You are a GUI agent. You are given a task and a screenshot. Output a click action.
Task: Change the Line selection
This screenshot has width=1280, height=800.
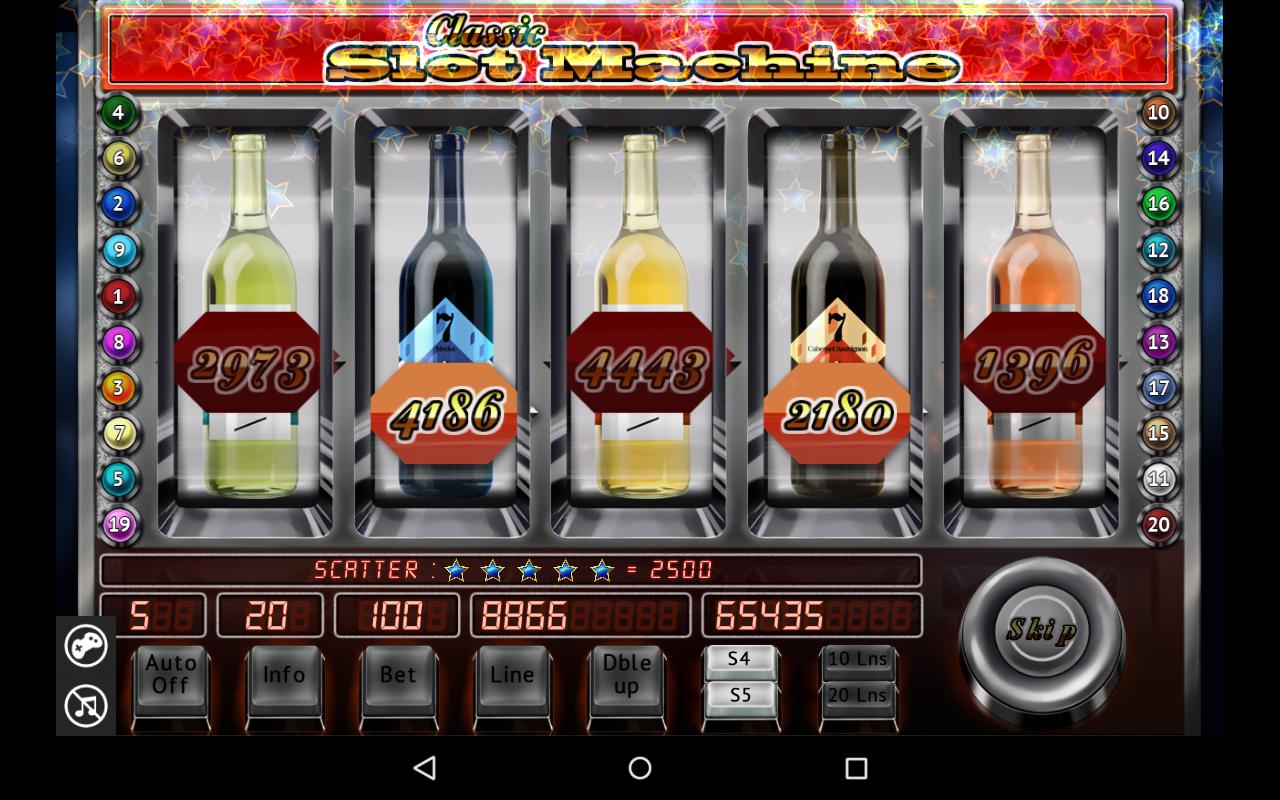(512, 675)
